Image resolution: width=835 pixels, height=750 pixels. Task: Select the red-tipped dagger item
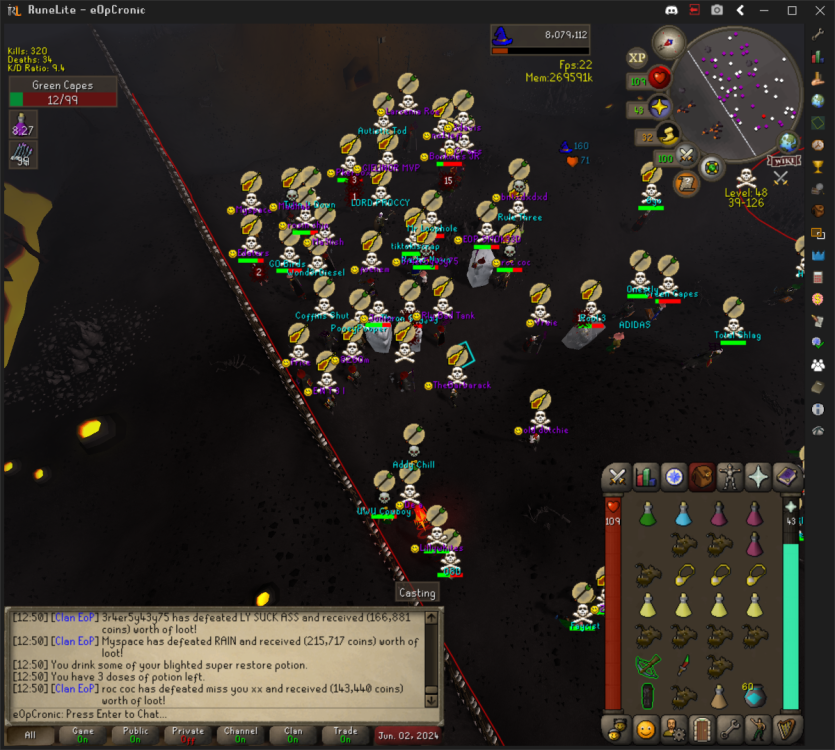click(x=683, y=666)
